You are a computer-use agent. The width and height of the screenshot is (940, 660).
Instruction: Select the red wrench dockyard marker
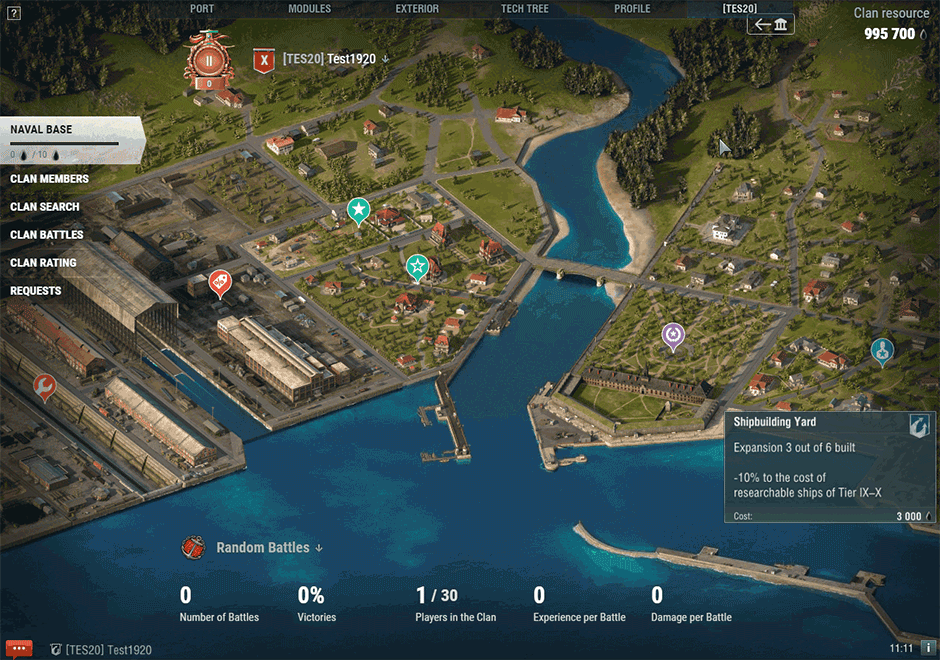pos(44,385)
